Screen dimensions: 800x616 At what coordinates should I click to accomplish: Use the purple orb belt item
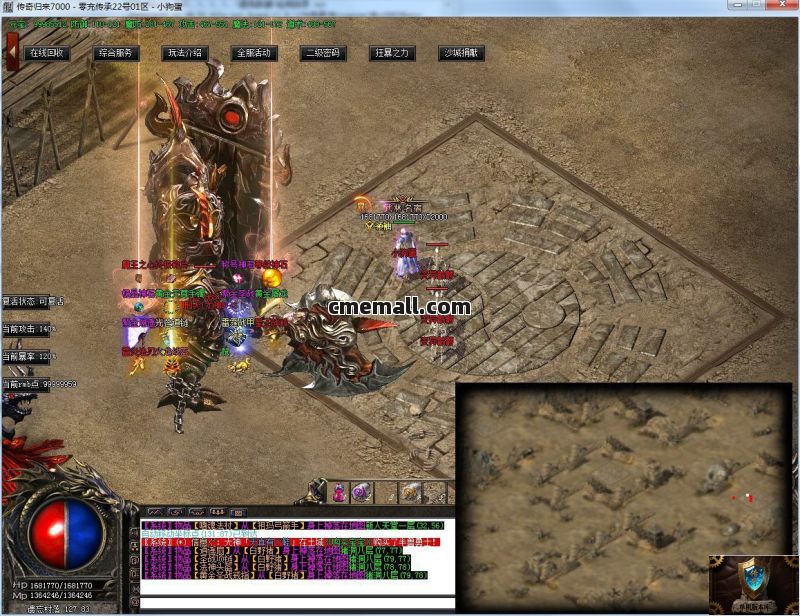coord(360,492)
